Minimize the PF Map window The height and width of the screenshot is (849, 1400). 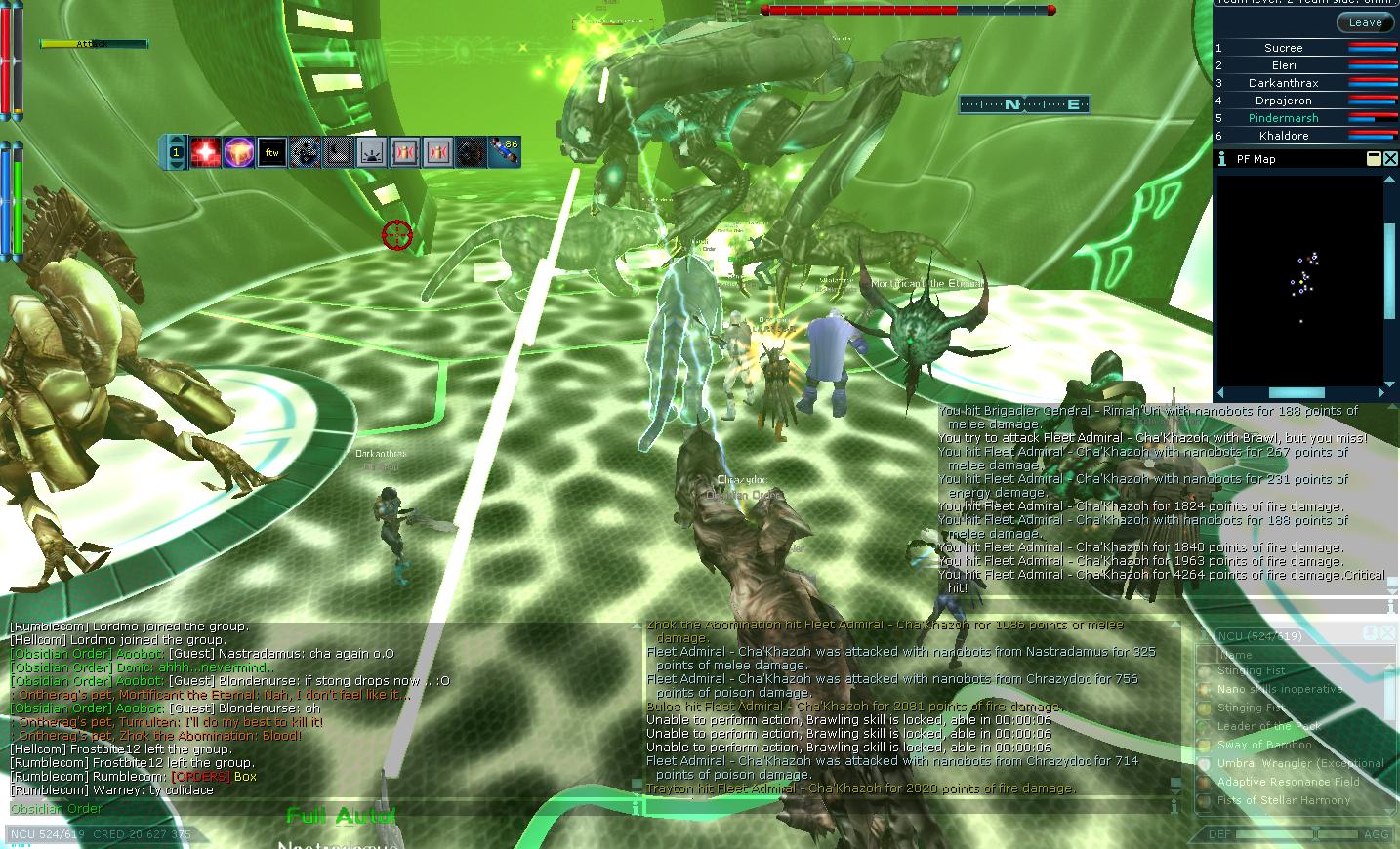coord(1374,158)
